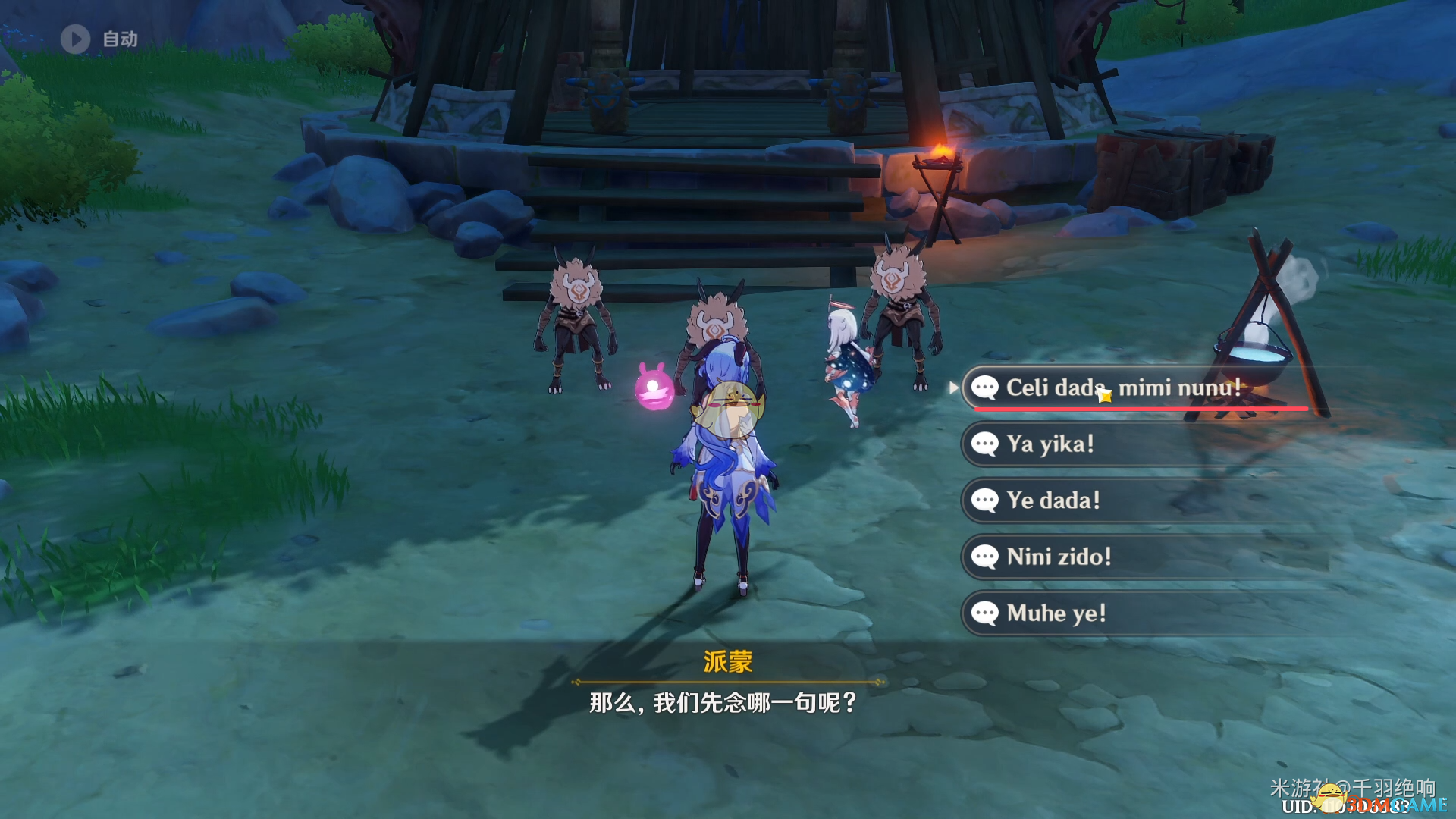Select the chat icon beside 'Ye dada!'

pos(986,500)
